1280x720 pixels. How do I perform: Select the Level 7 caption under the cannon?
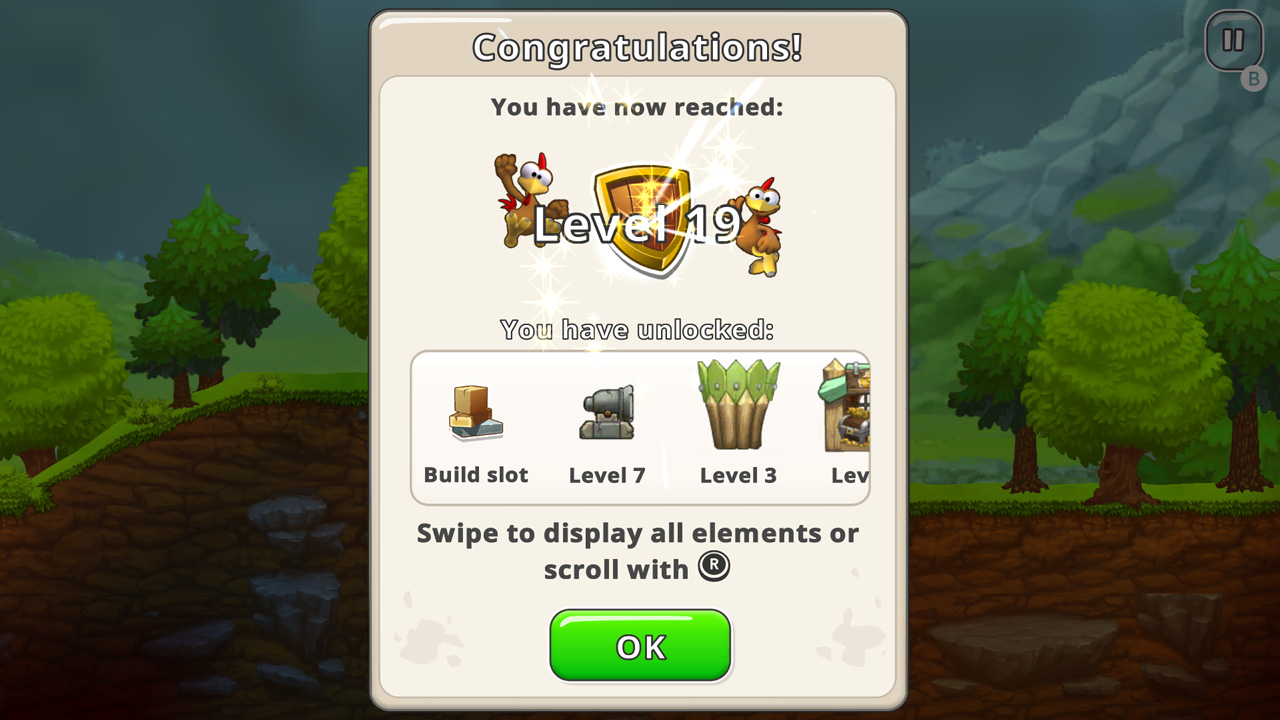pos(607,475)
